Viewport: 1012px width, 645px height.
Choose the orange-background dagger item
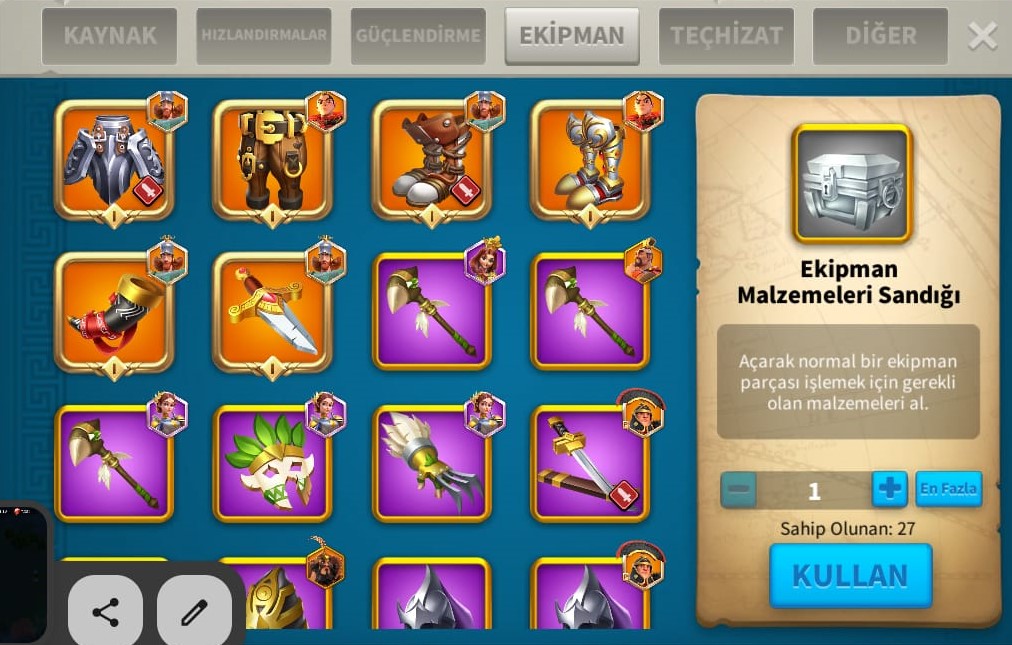271,312
